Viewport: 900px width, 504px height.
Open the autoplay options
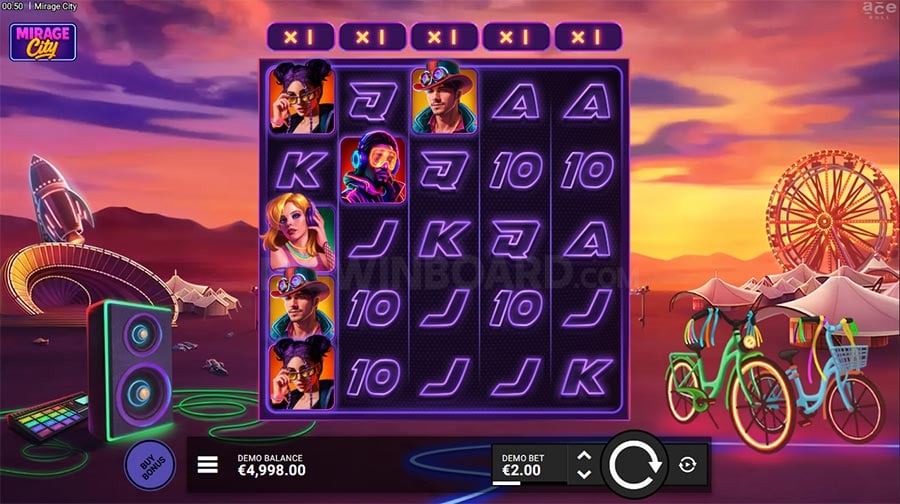tap(687, 465)
